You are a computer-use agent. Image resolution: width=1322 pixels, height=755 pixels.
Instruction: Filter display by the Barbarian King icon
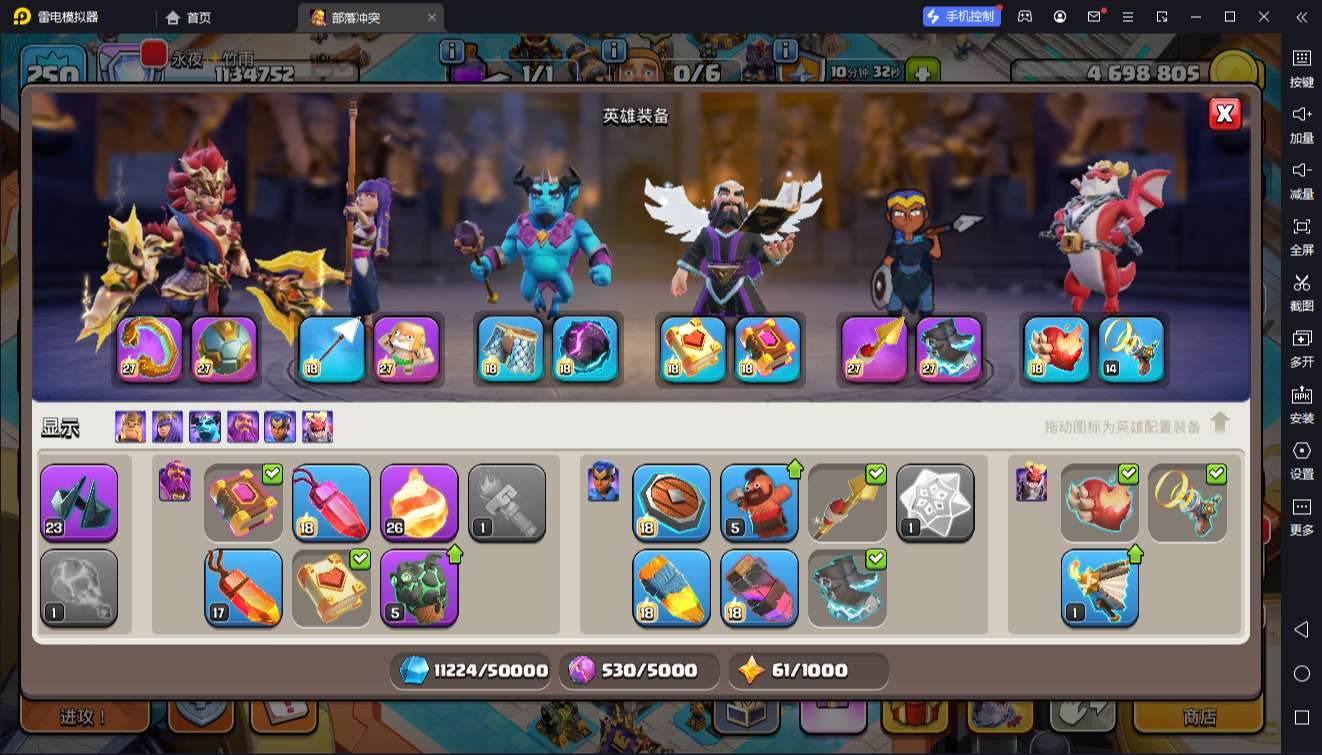[x=130, y=427]
